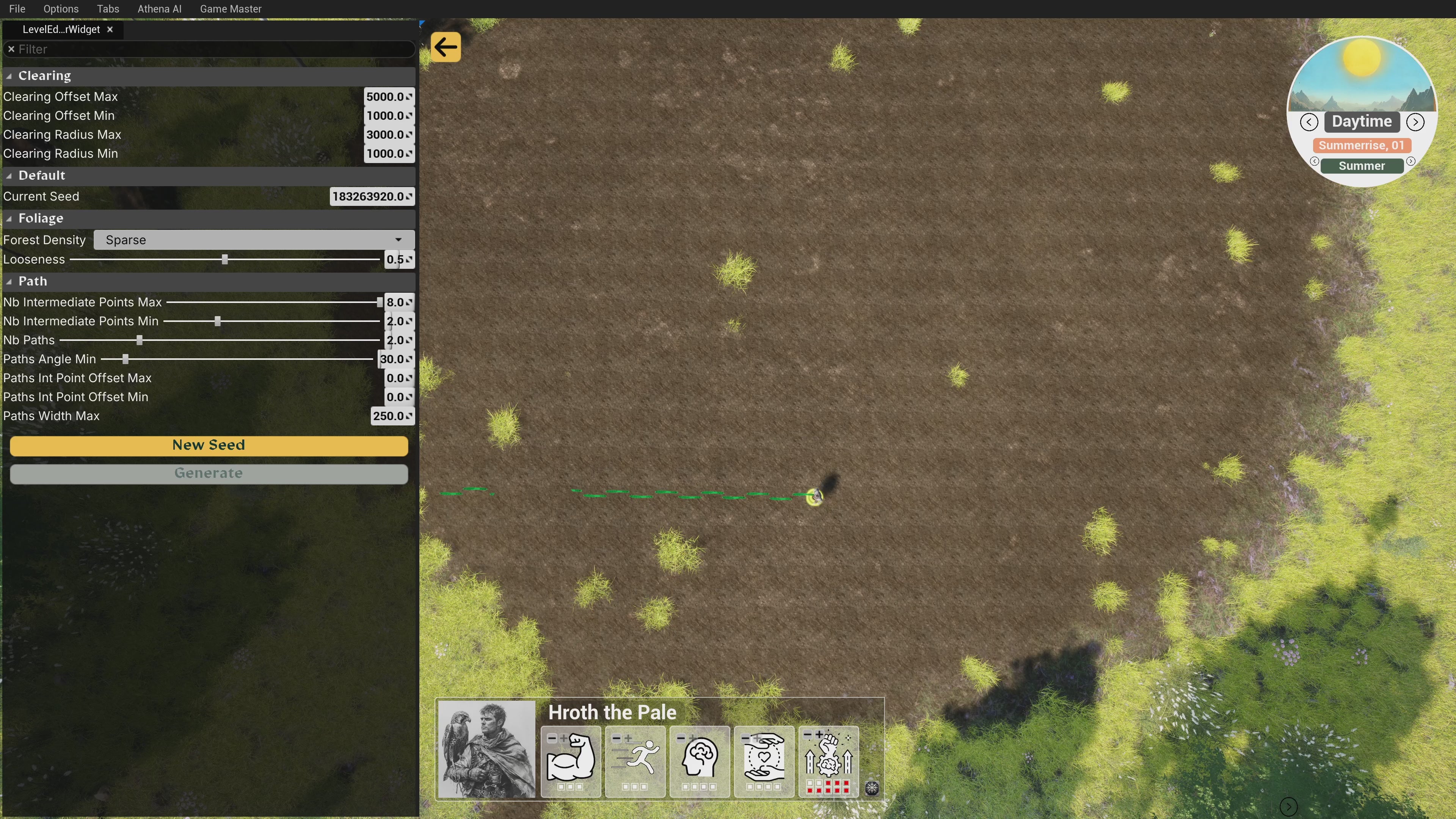The width and height of the screenshot is (1456, 819).
Task: Click the Nb Paths slider handle
Action: pos(140,340)
